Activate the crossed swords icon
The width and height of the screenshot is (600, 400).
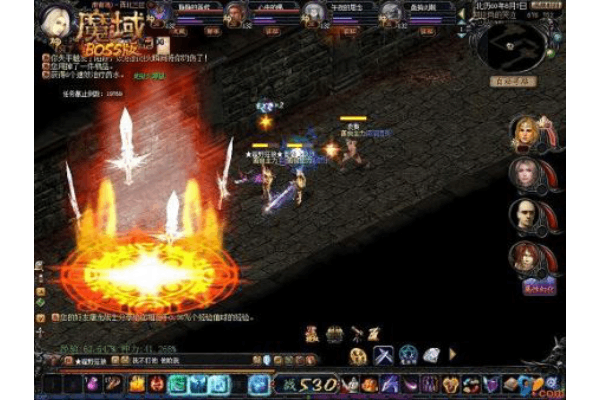click(x=383, y=354)
